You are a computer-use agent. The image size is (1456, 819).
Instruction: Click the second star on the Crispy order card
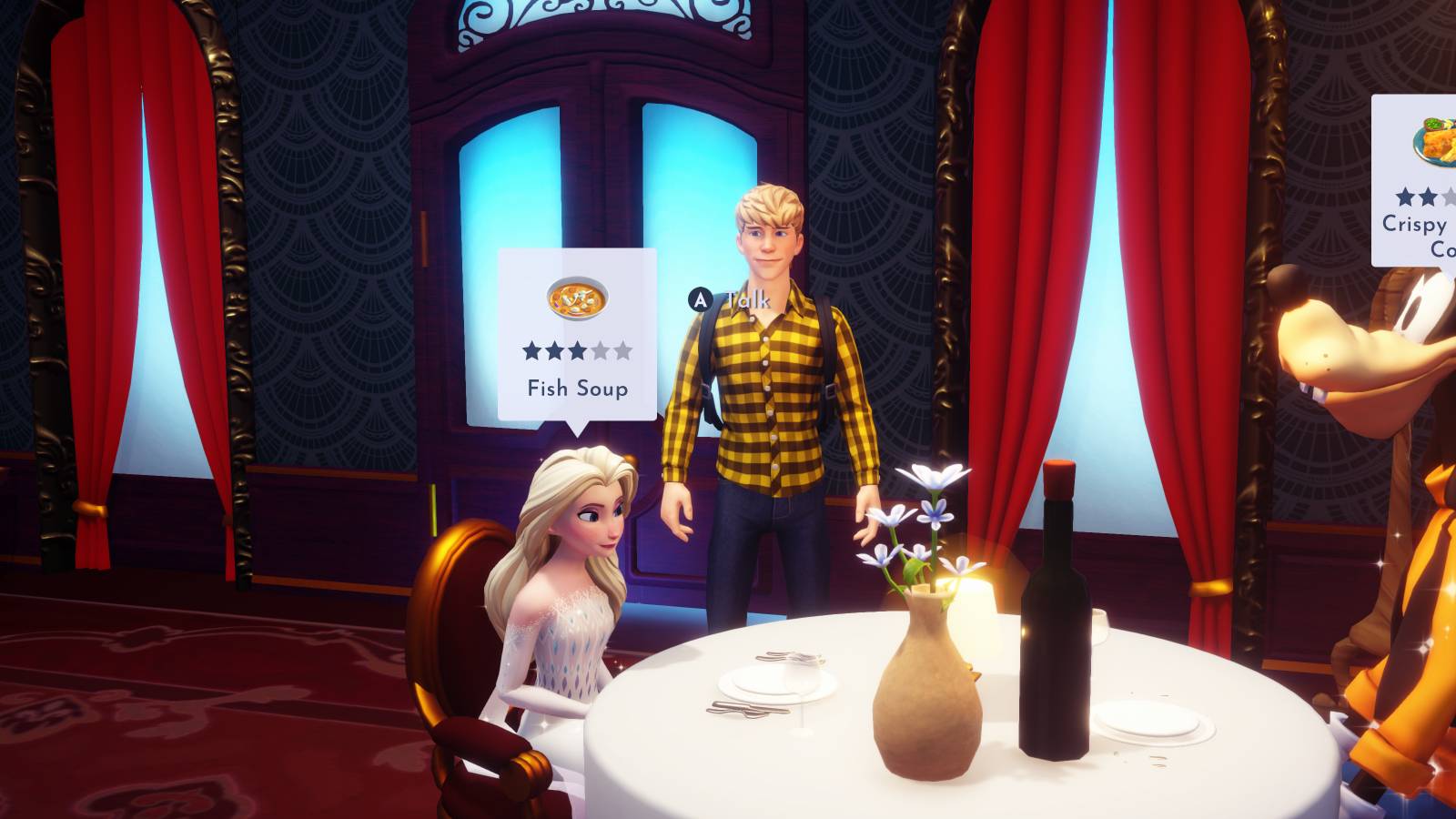[1426, 197]
